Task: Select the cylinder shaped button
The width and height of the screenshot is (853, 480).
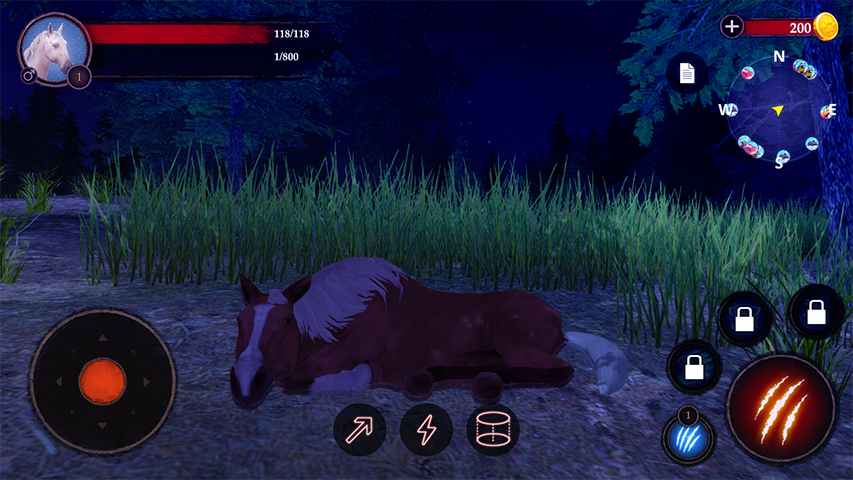Action: tap(493, 430)
